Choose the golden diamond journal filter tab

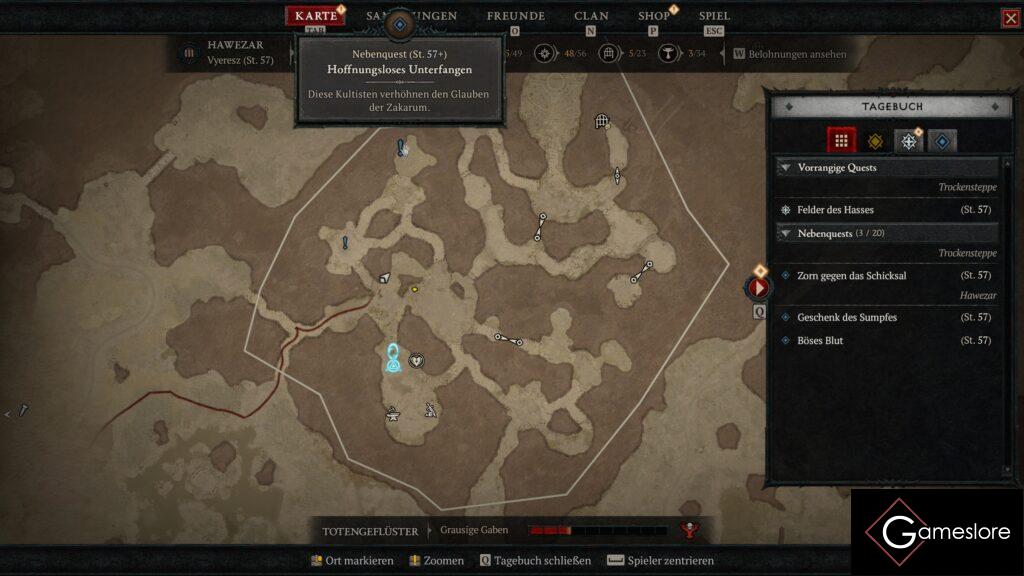coord(875,141)
